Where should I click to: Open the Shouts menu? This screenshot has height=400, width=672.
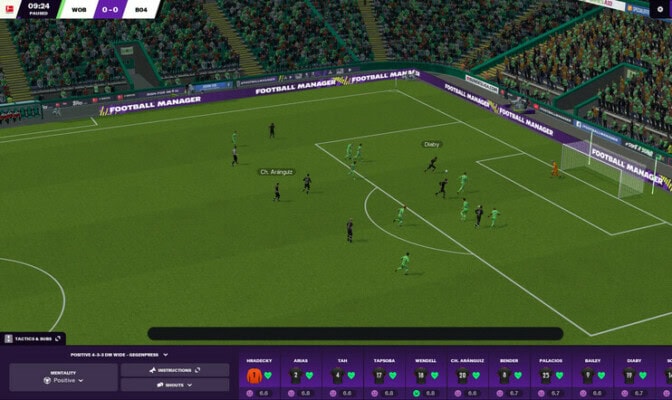(x=174, y=384)
